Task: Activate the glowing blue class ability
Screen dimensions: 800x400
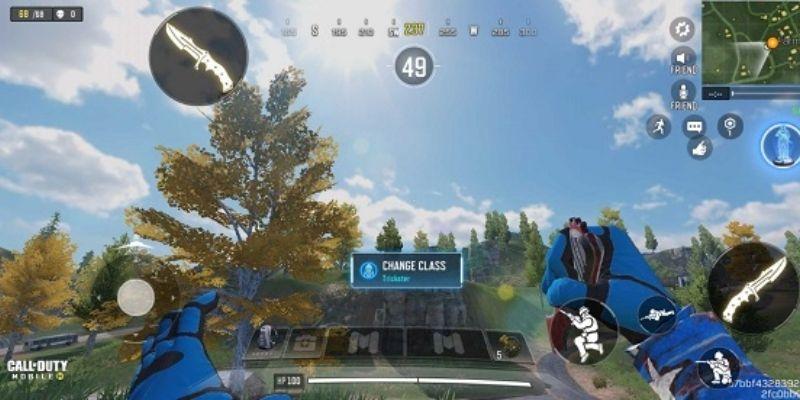Action: (x=780, y=145)
